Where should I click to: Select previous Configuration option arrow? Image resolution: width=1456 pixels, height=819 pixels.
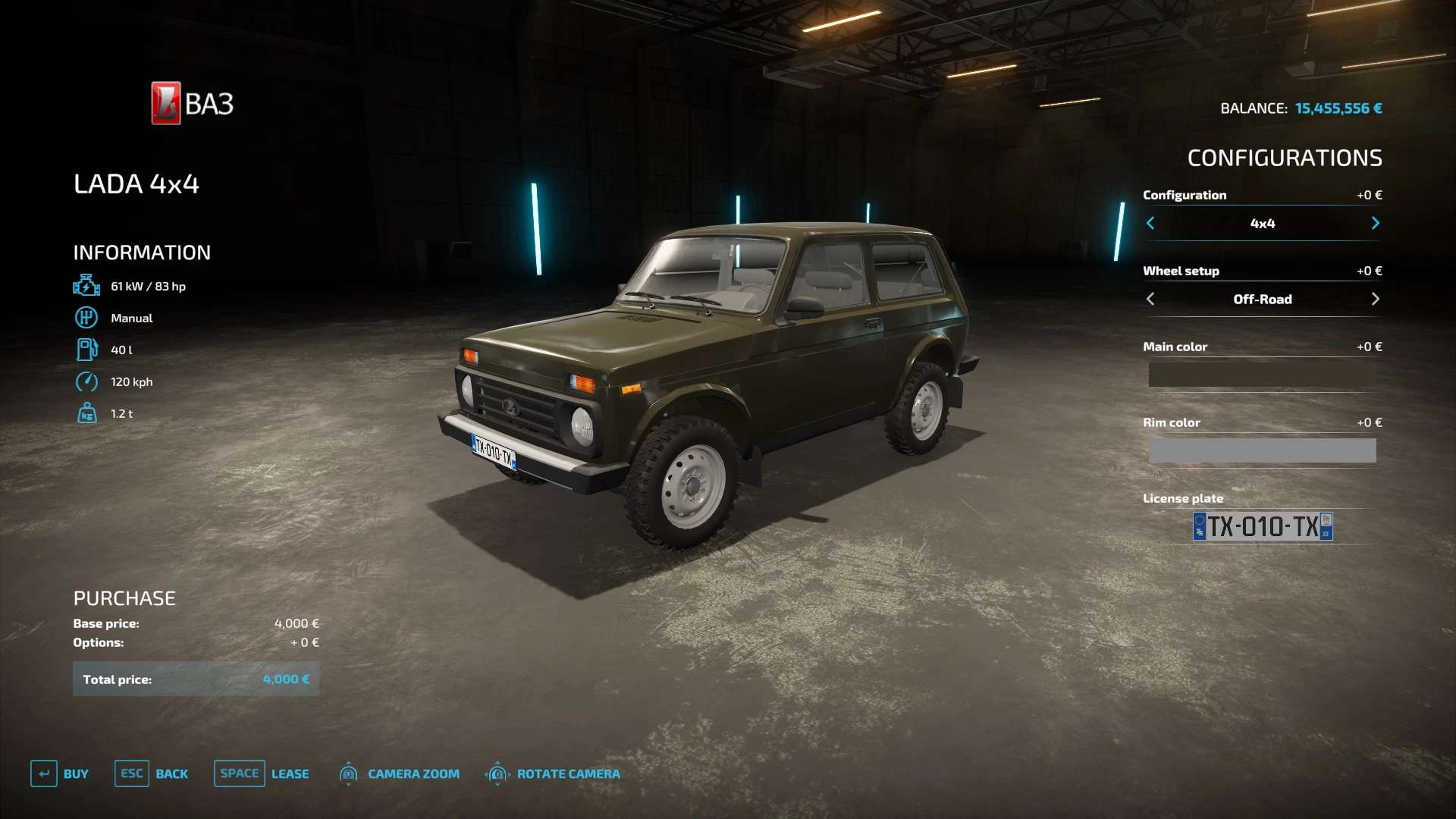pos(1150,223)
